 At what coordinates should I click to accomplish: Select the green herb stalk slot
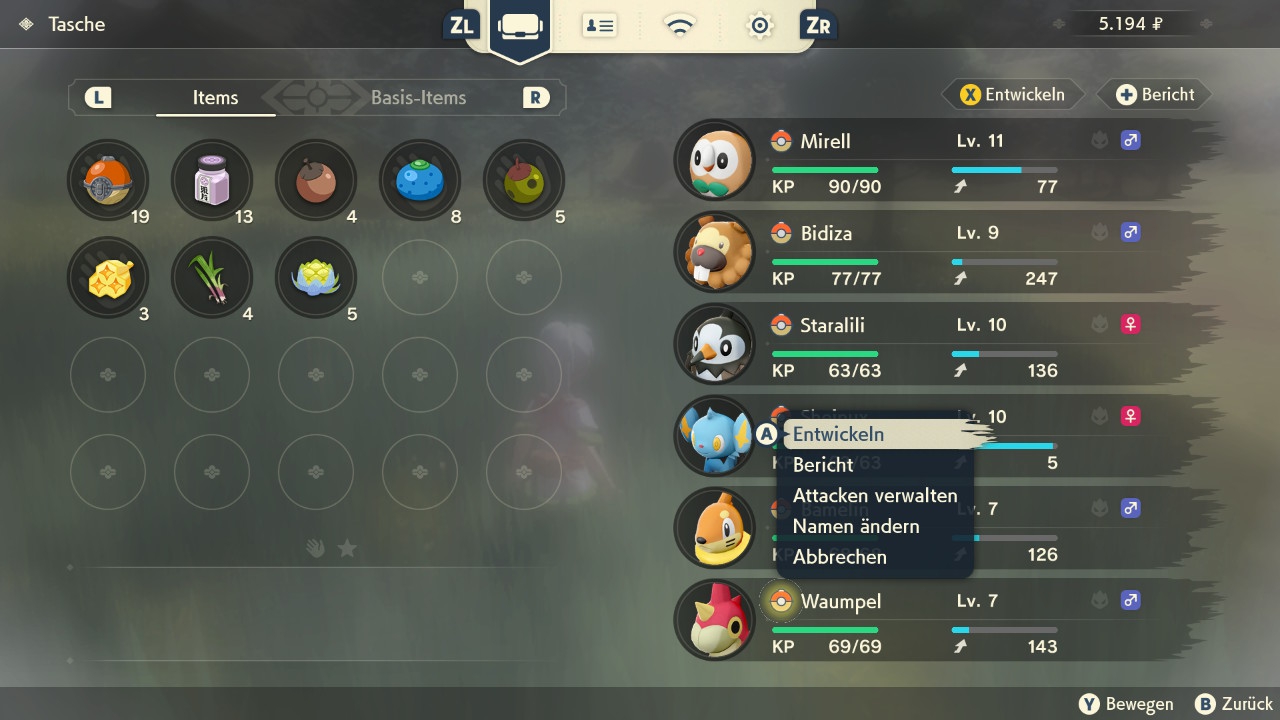click(212, 278)
